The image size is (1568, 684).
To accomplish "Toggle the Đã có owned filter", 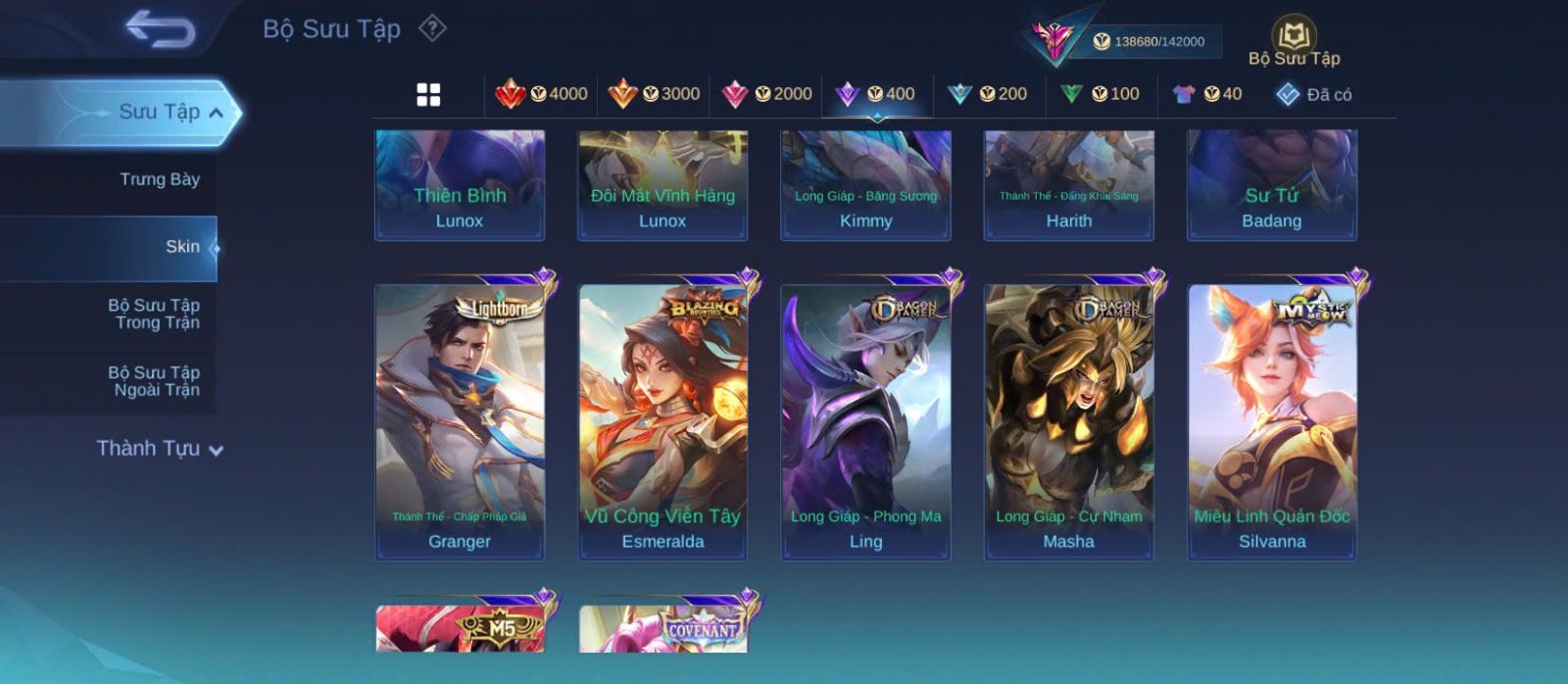I will pos(1313,95).
